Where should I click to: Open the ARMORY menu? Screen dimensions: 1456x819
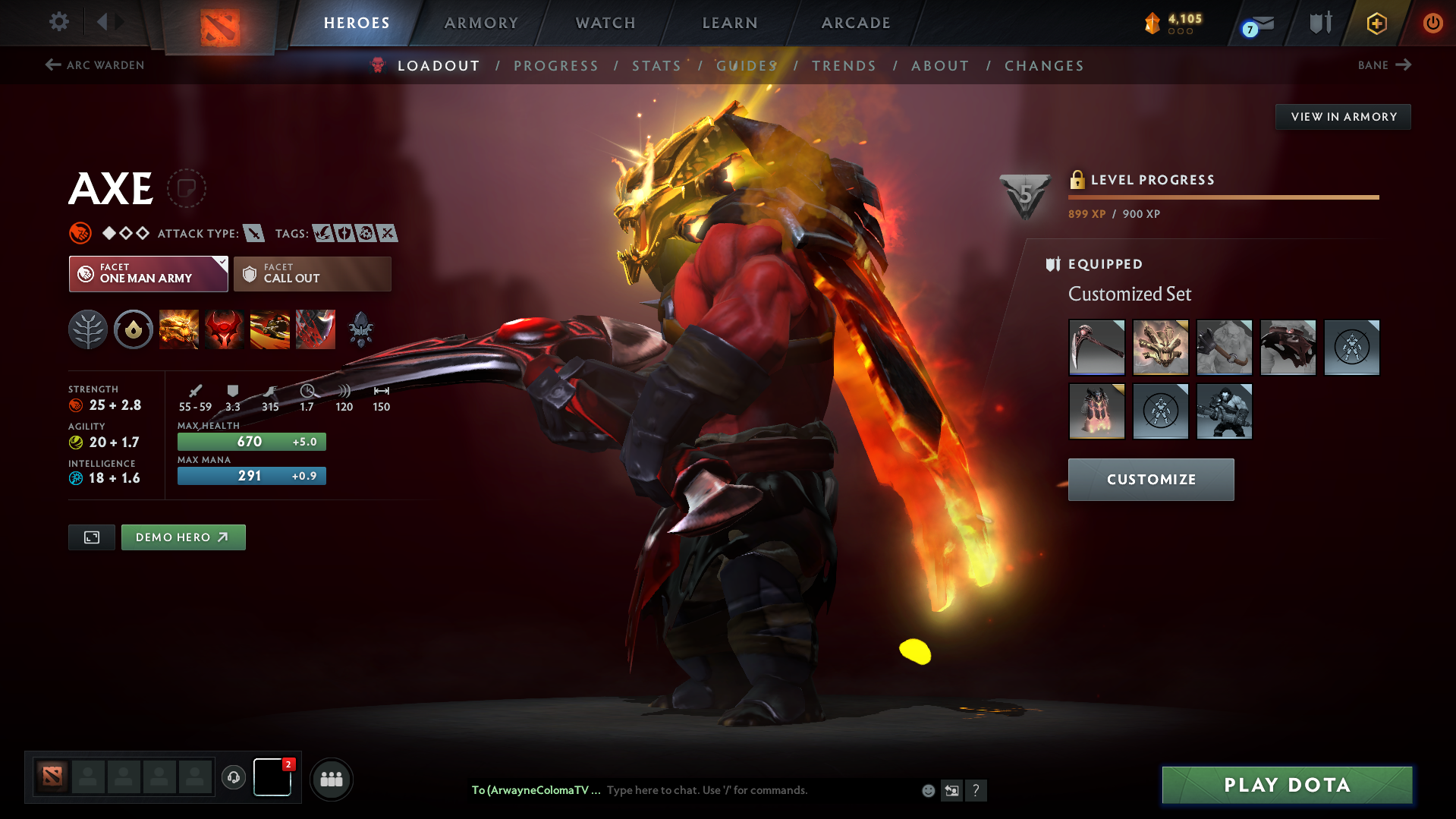coord(481,23)
